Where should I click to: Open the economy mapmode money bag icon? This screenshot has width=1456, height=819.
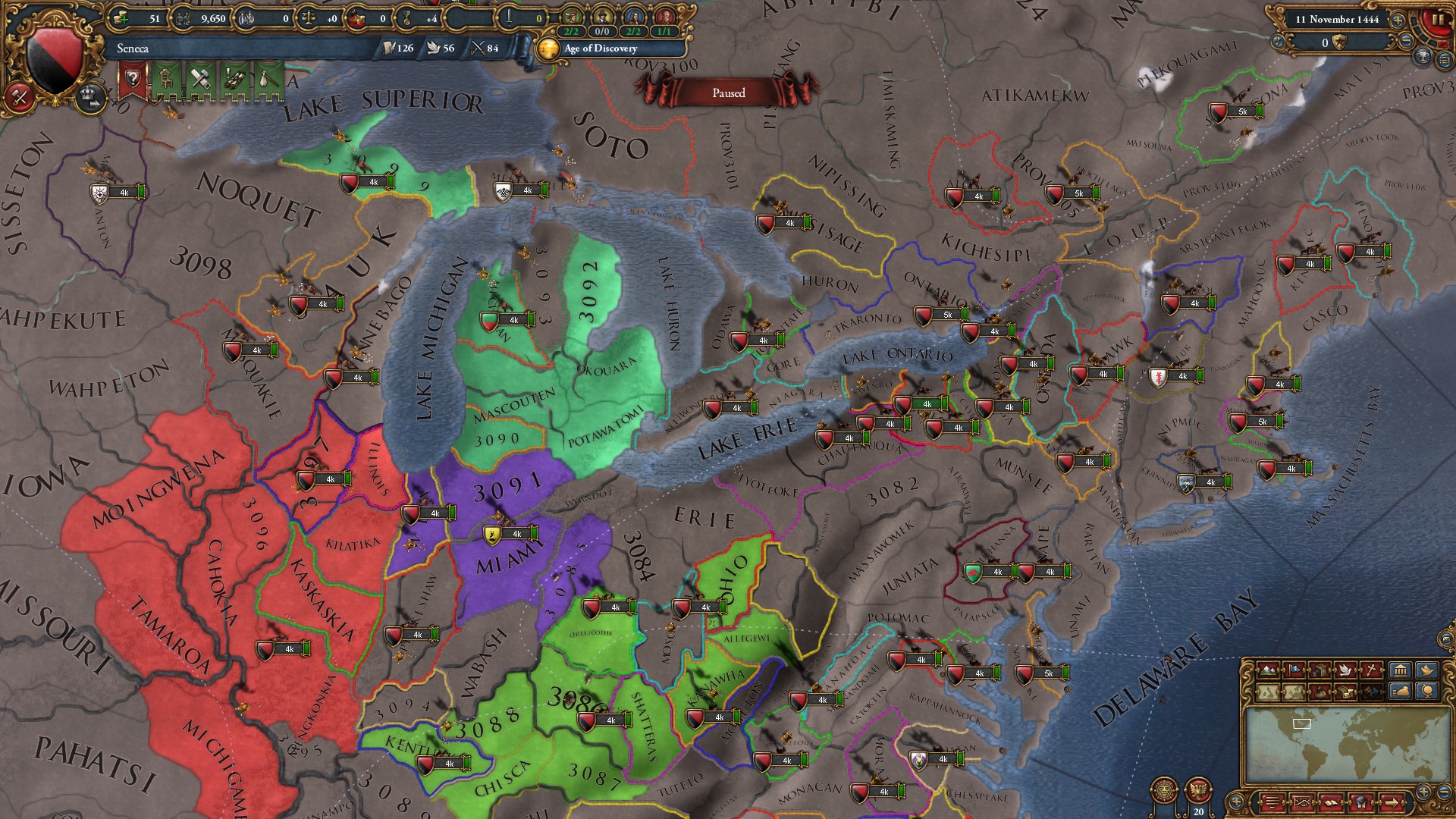click(1319, 691)
